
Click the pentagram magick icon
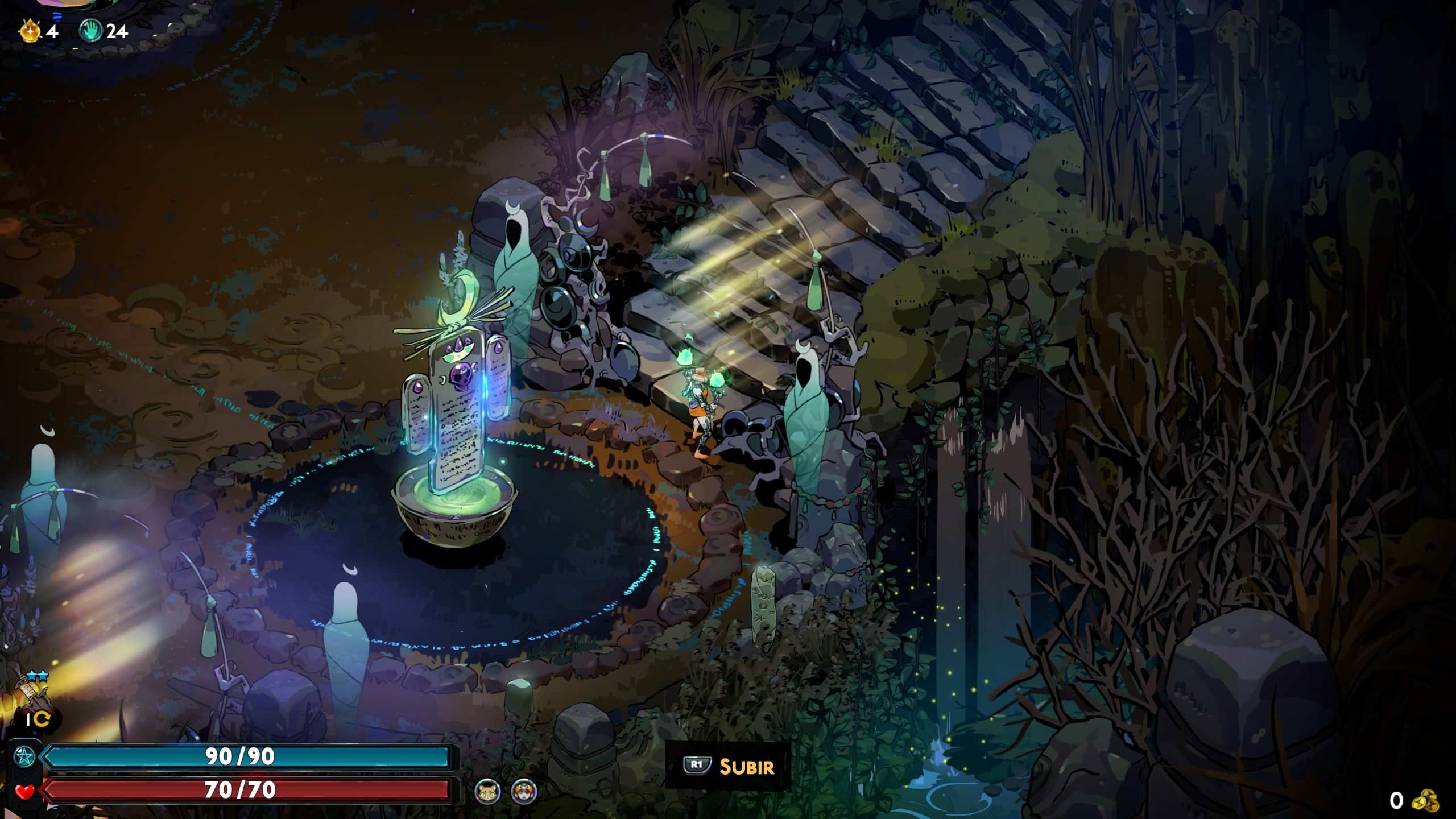pyautogui.click(x=24, y=757)
